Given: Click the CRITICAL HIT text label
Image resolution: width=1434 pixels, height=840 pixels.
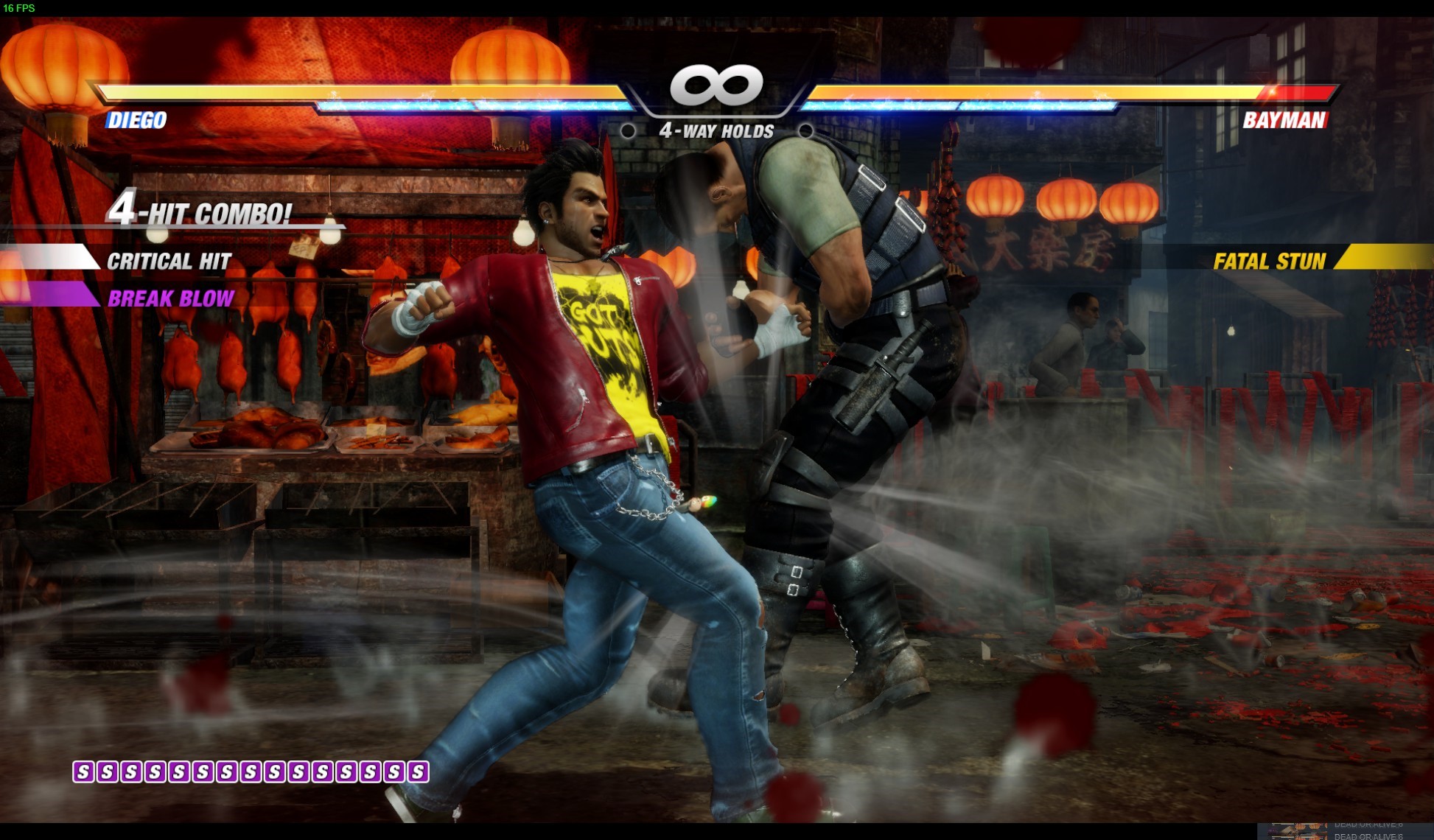Looking at the screenshot, I should pyautogui.click(x=168, y=261).
